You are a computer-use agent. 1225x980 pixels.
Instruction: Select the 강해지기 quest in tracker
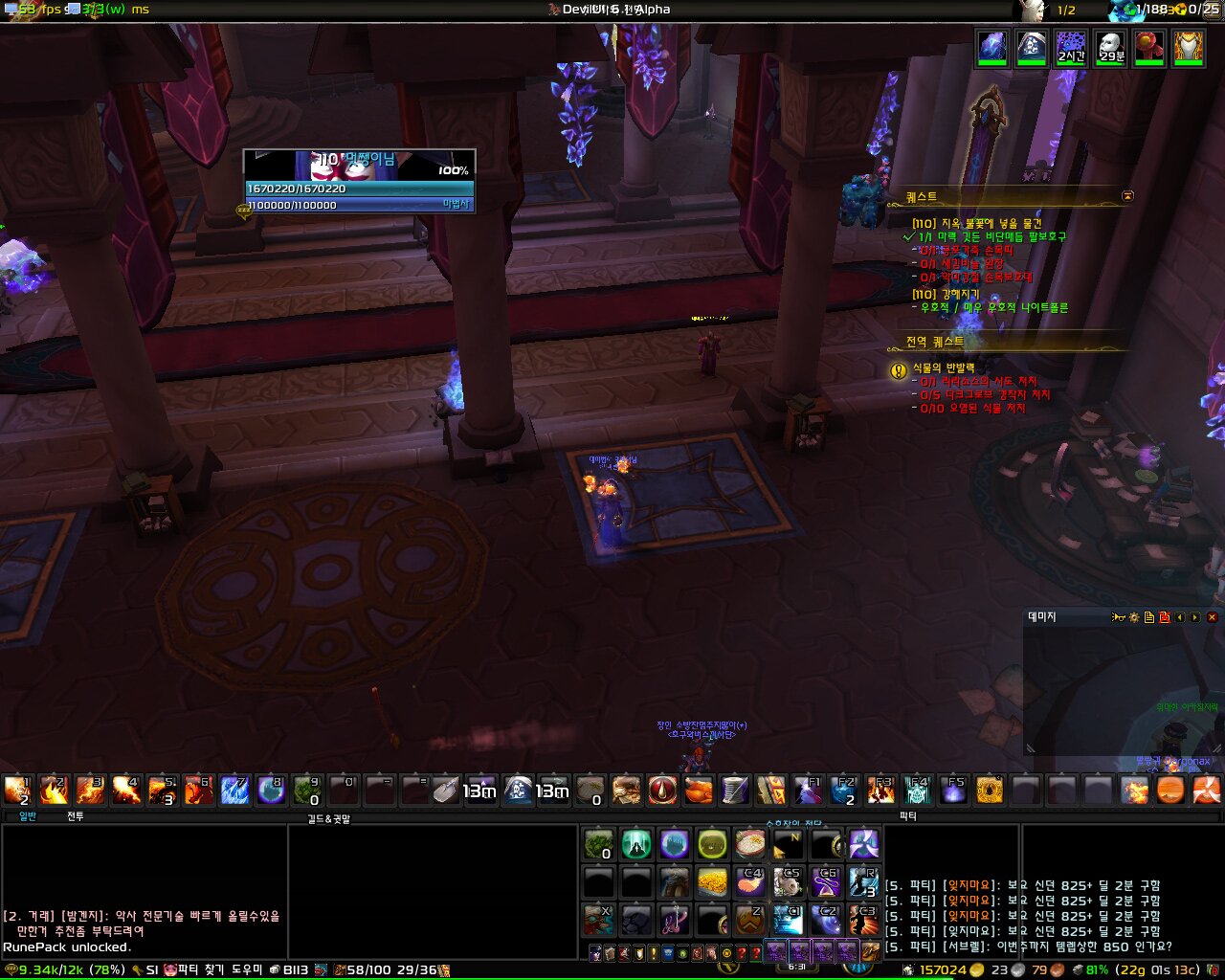[x=945, y=294]
